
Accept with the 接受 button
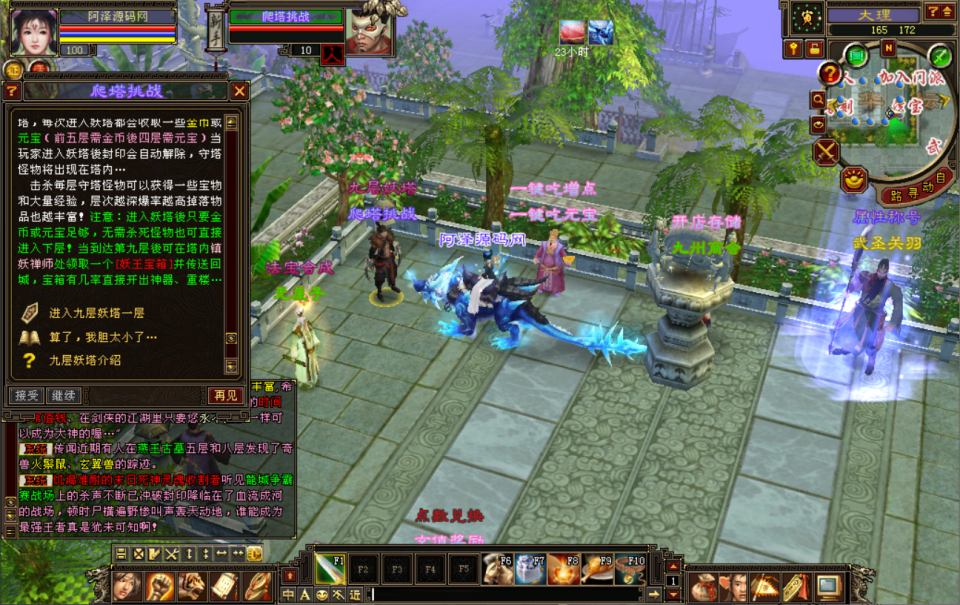click(x=25, y=395)
